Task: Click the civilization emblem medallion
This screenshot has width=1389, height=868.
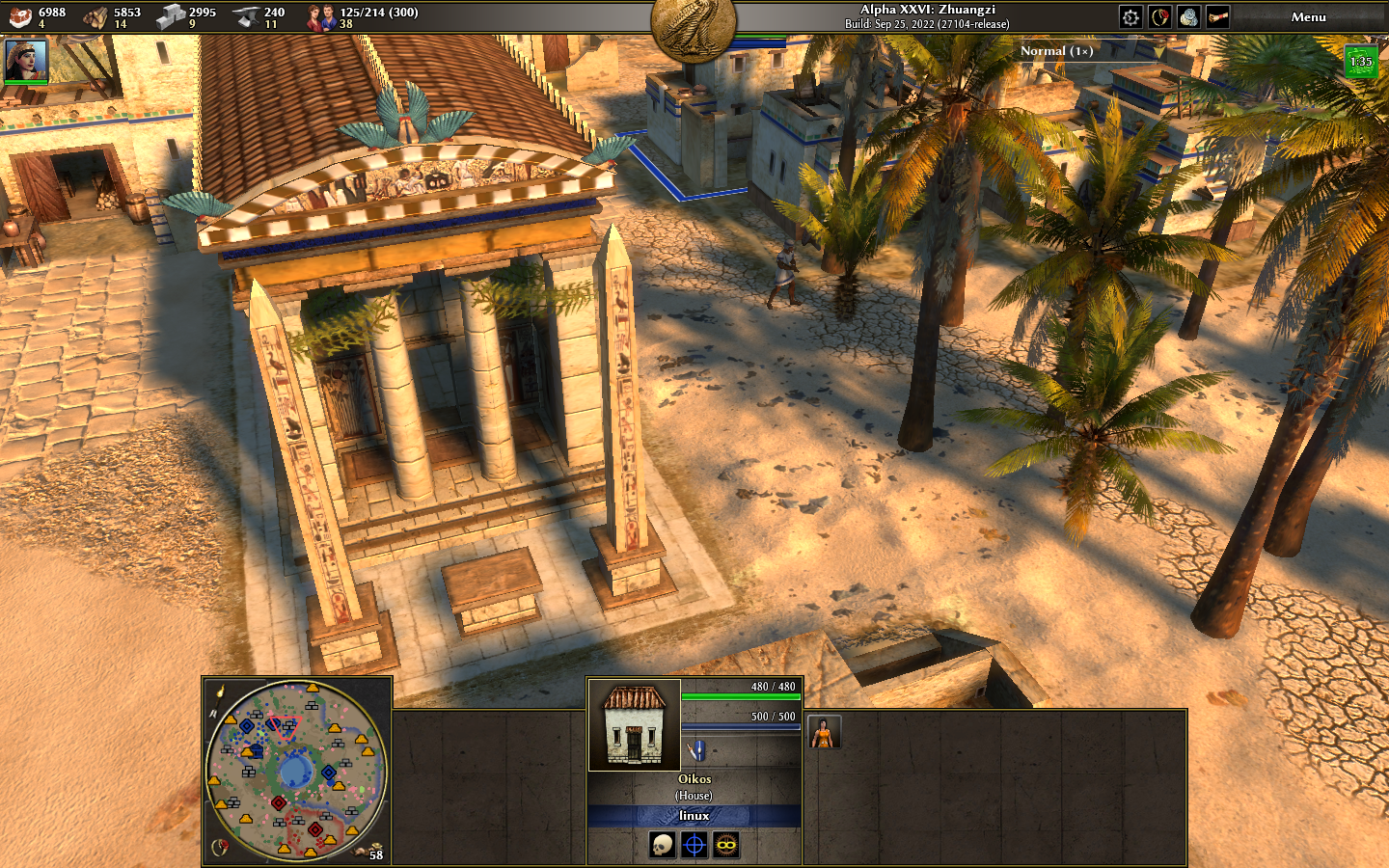Action: pyautogui.click(x=694, y=26)
